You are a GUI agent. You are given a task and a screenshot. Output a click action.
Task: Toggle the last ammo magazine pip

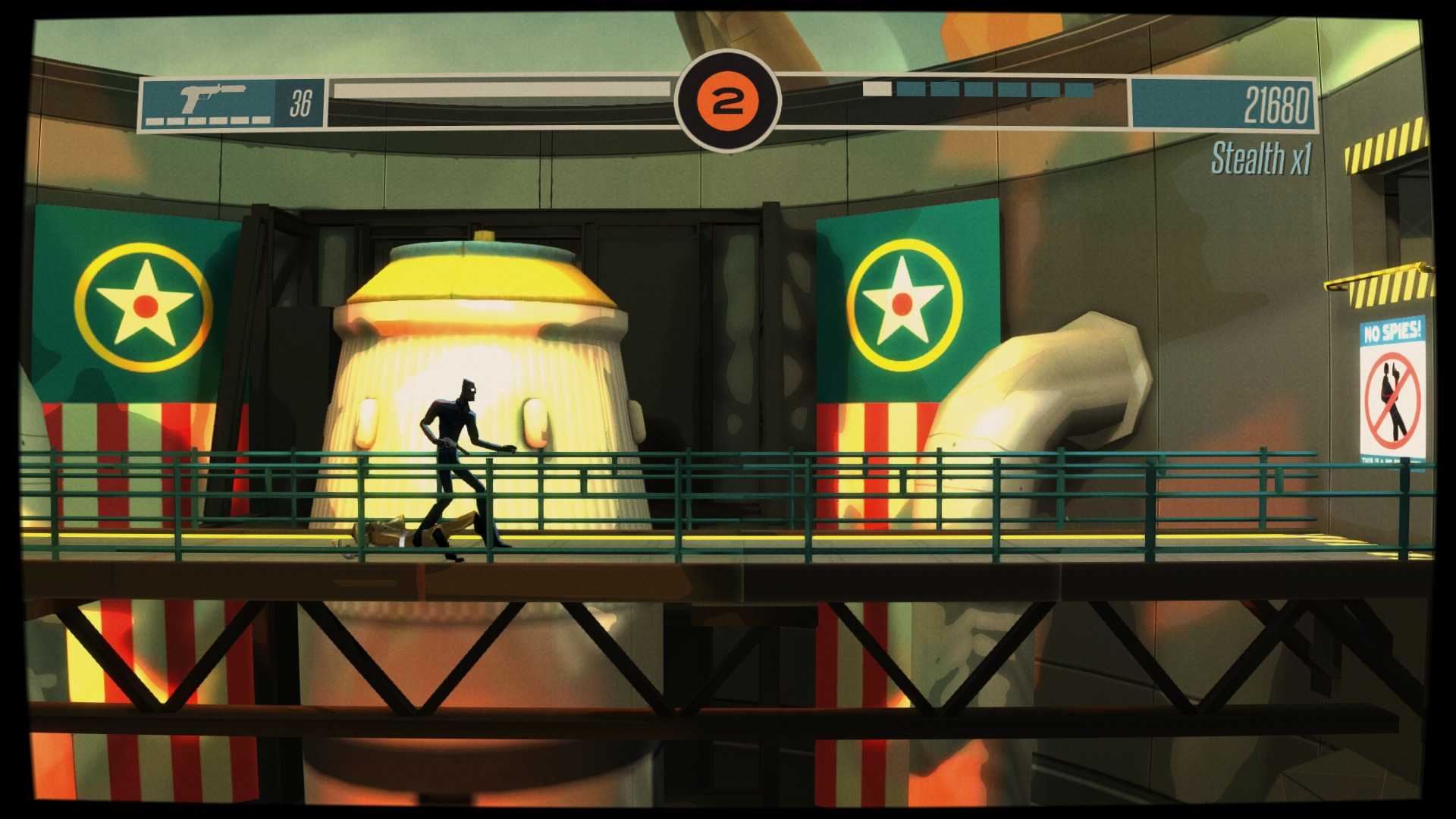[x=261, y=121]
